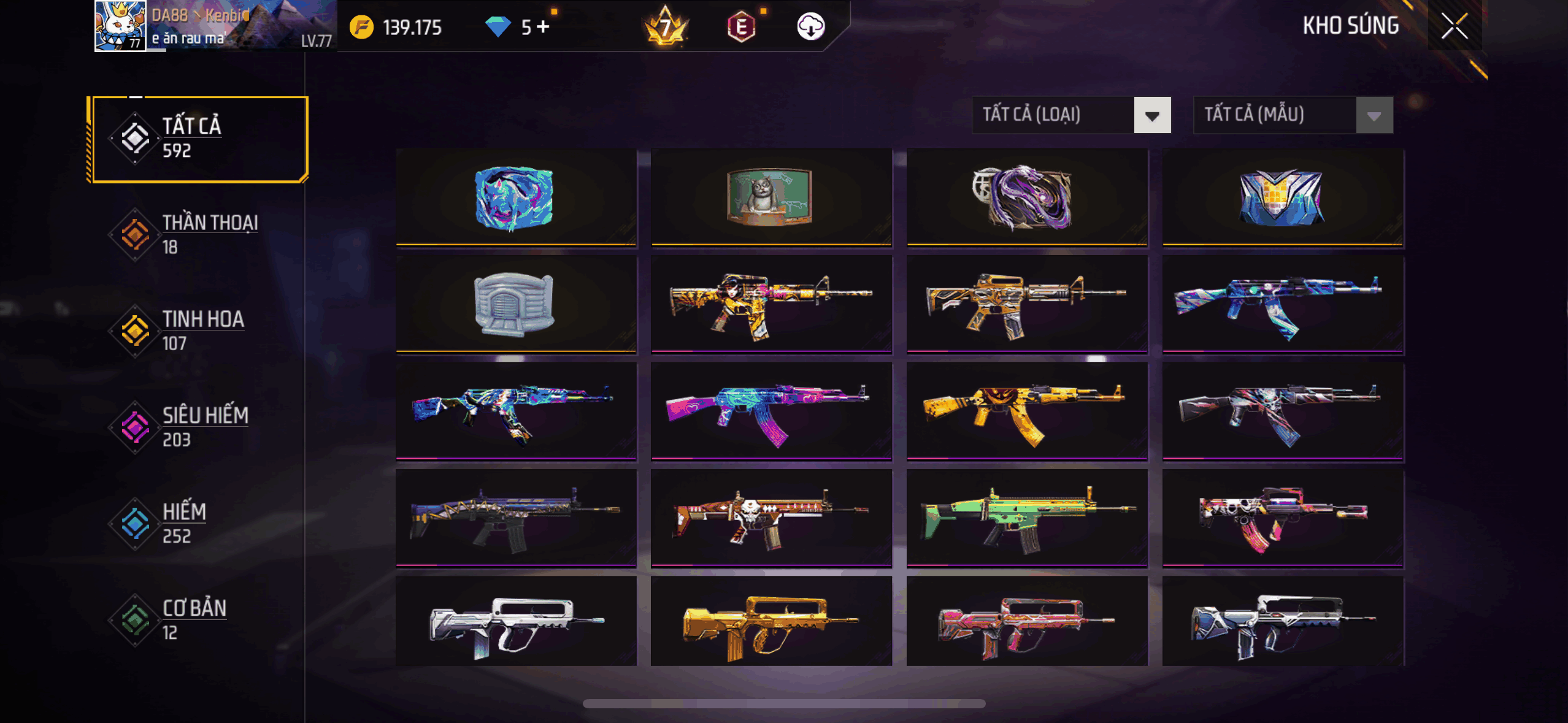Choose the white FAMAS skin
The width and height of the screenshot is (1568, 723).
(x=516, y=622)
